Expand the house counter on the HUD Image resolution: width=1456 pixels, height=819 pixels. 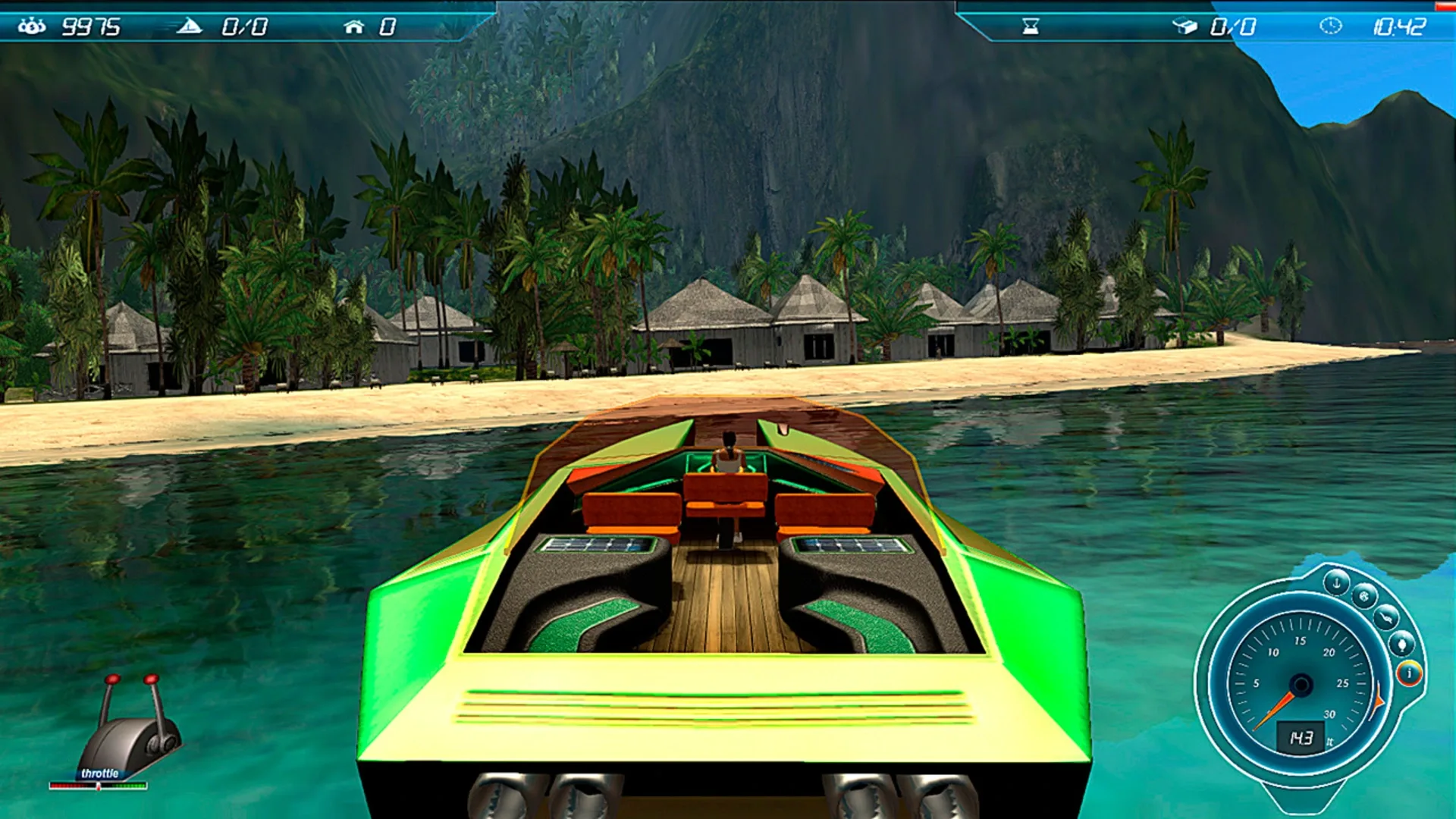tap(388, 25)
